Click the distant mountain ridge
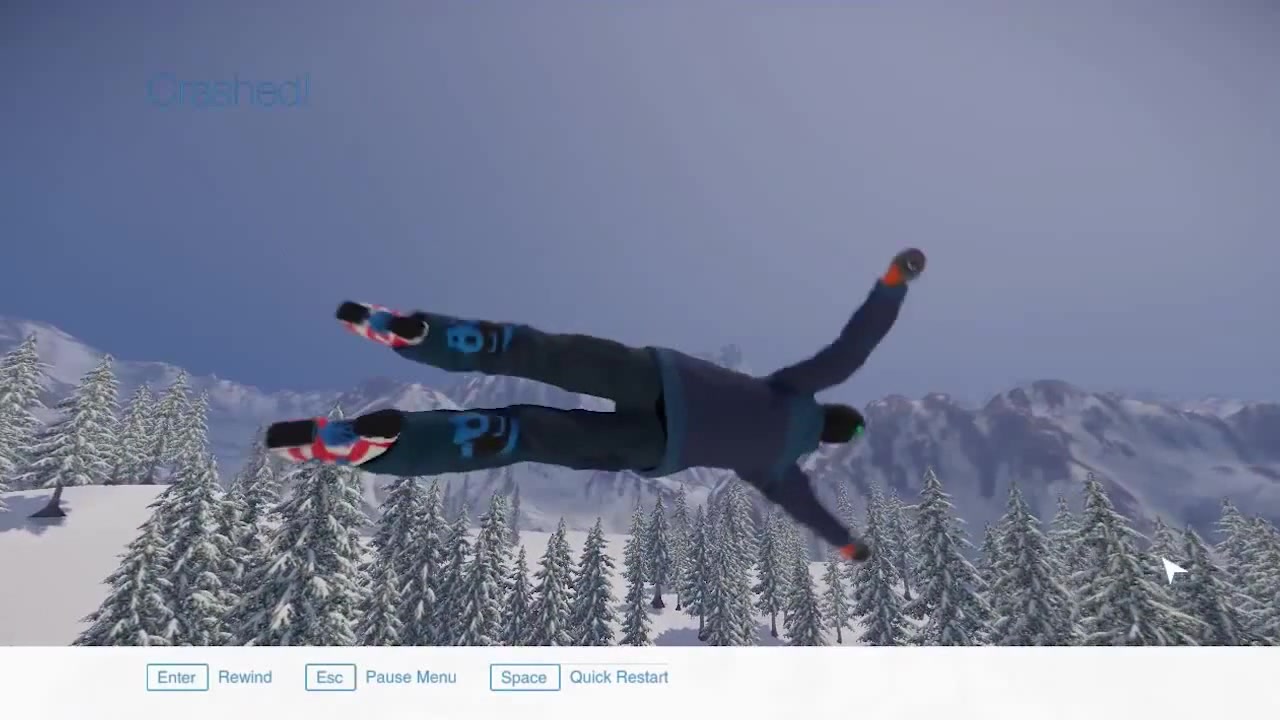The height and width of the screenshot is (720, 1280). [1050, 420]
